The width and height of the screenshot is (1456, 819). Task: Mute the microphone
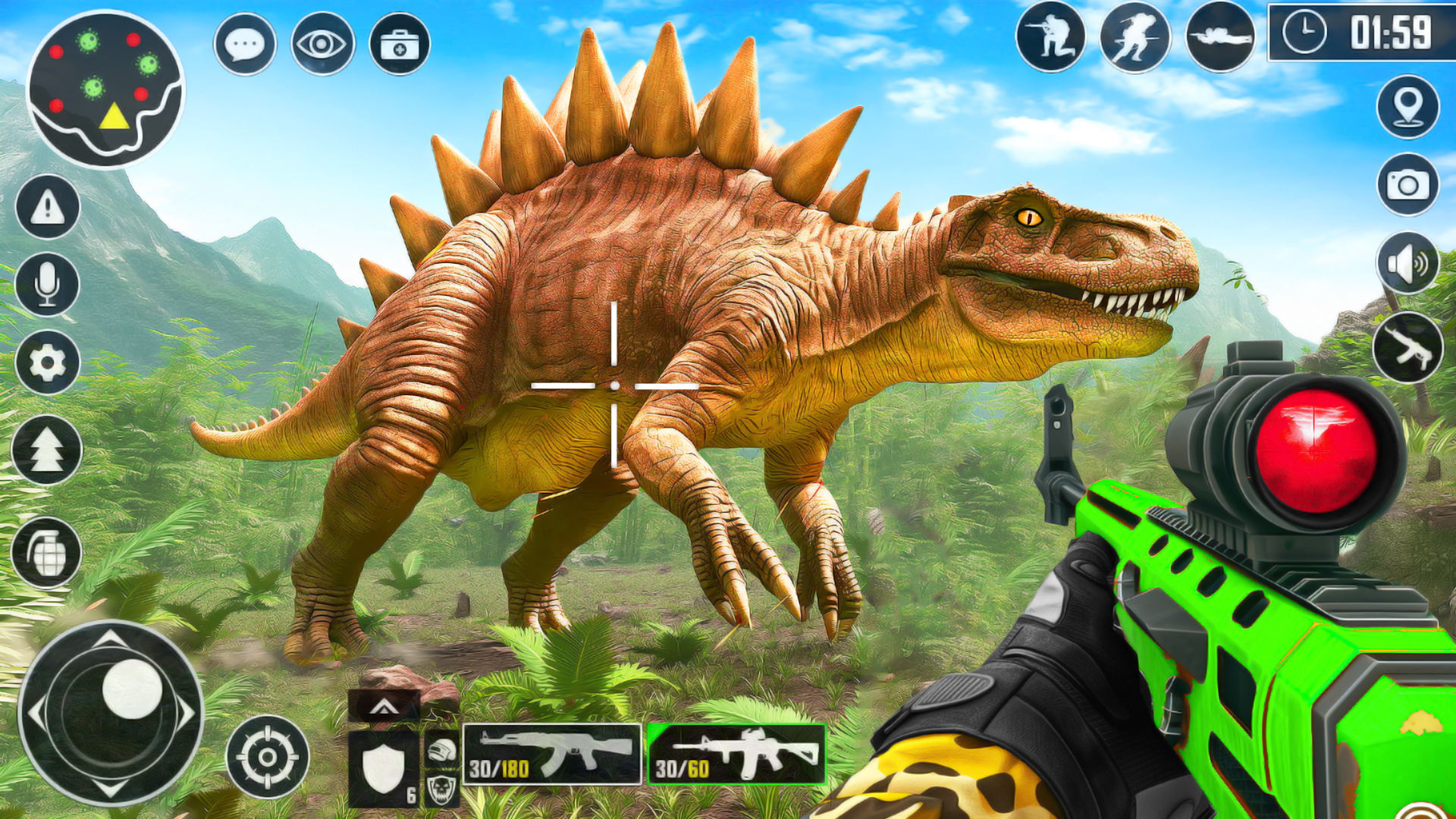pos(45,284)
